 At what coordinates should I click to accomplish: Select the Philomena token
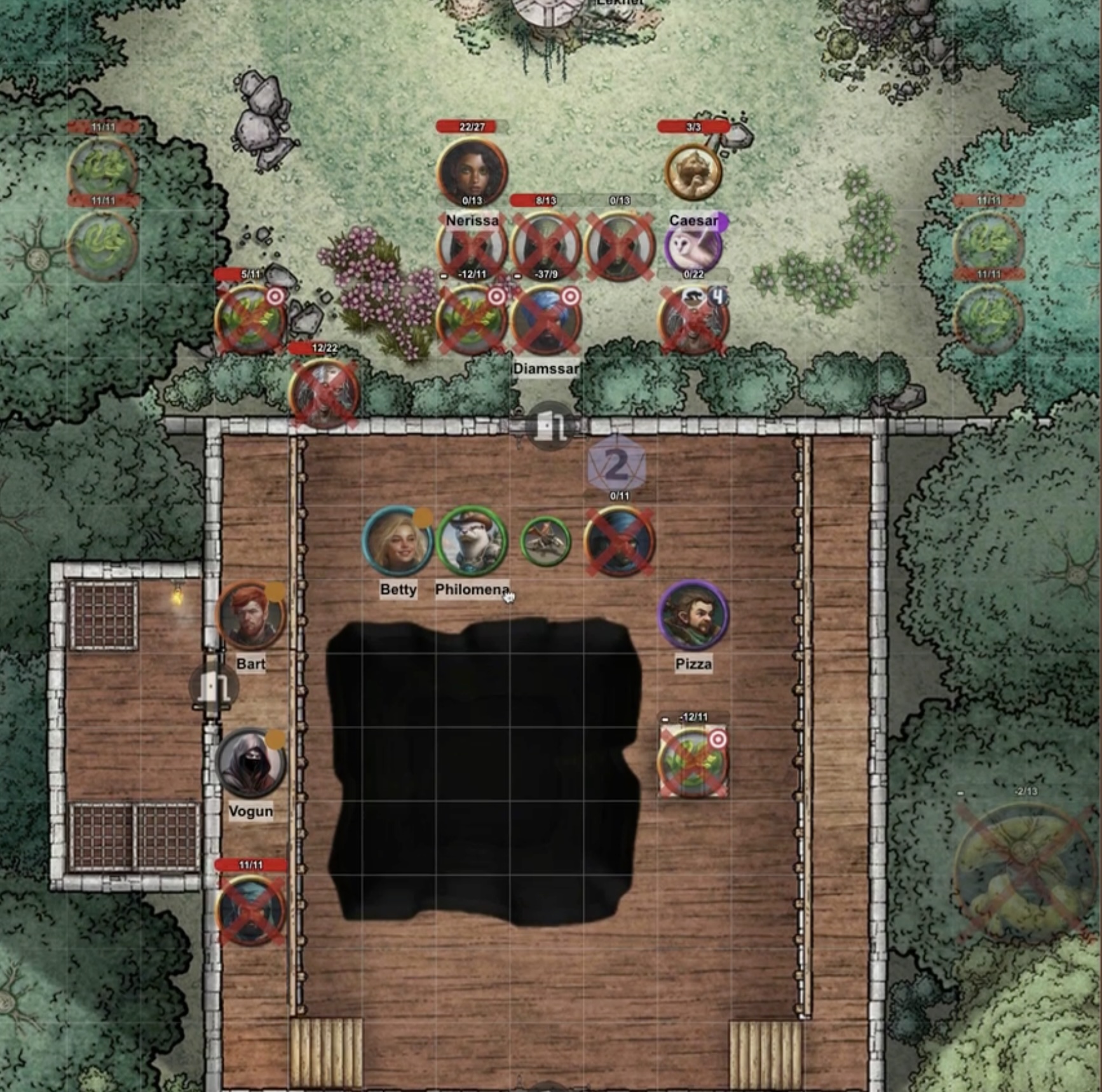[472, 541]
